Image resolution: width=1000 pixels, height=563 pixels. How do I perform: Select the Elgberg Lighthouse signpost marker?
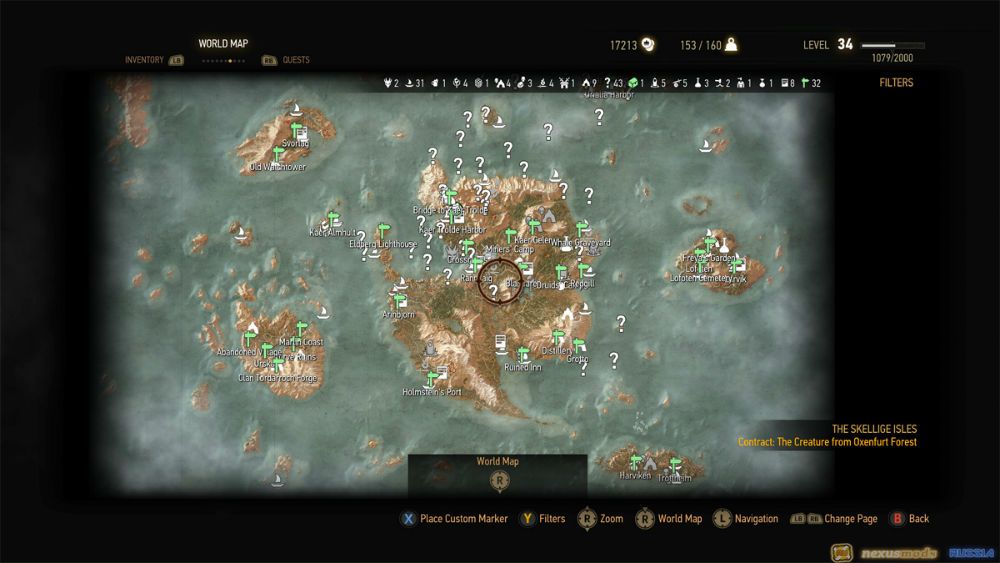click(382, 232)
